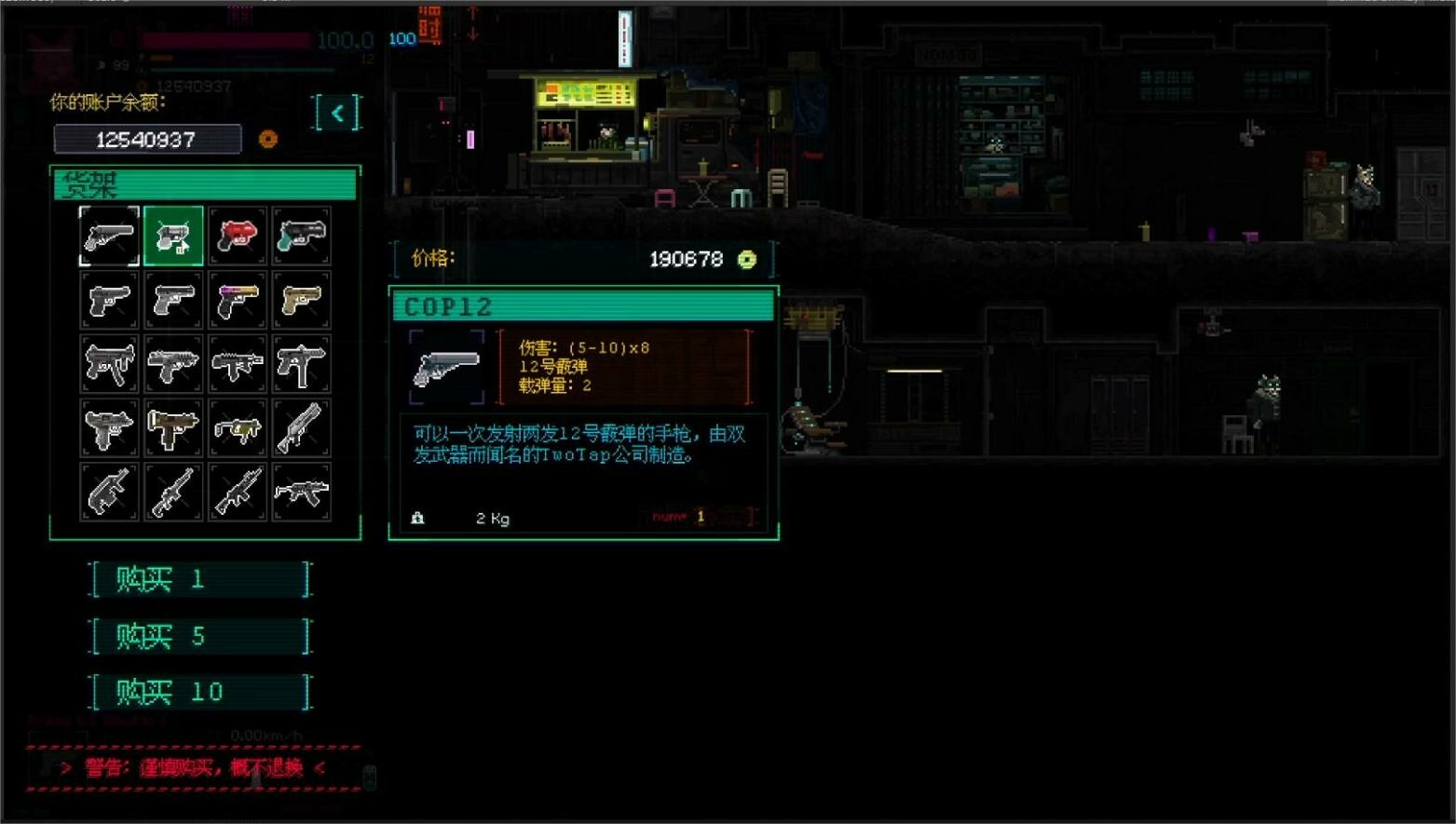Select the highlighted green ray pistol on the shelf
This screenshot has height=824, width=1456.
(173, 237)
